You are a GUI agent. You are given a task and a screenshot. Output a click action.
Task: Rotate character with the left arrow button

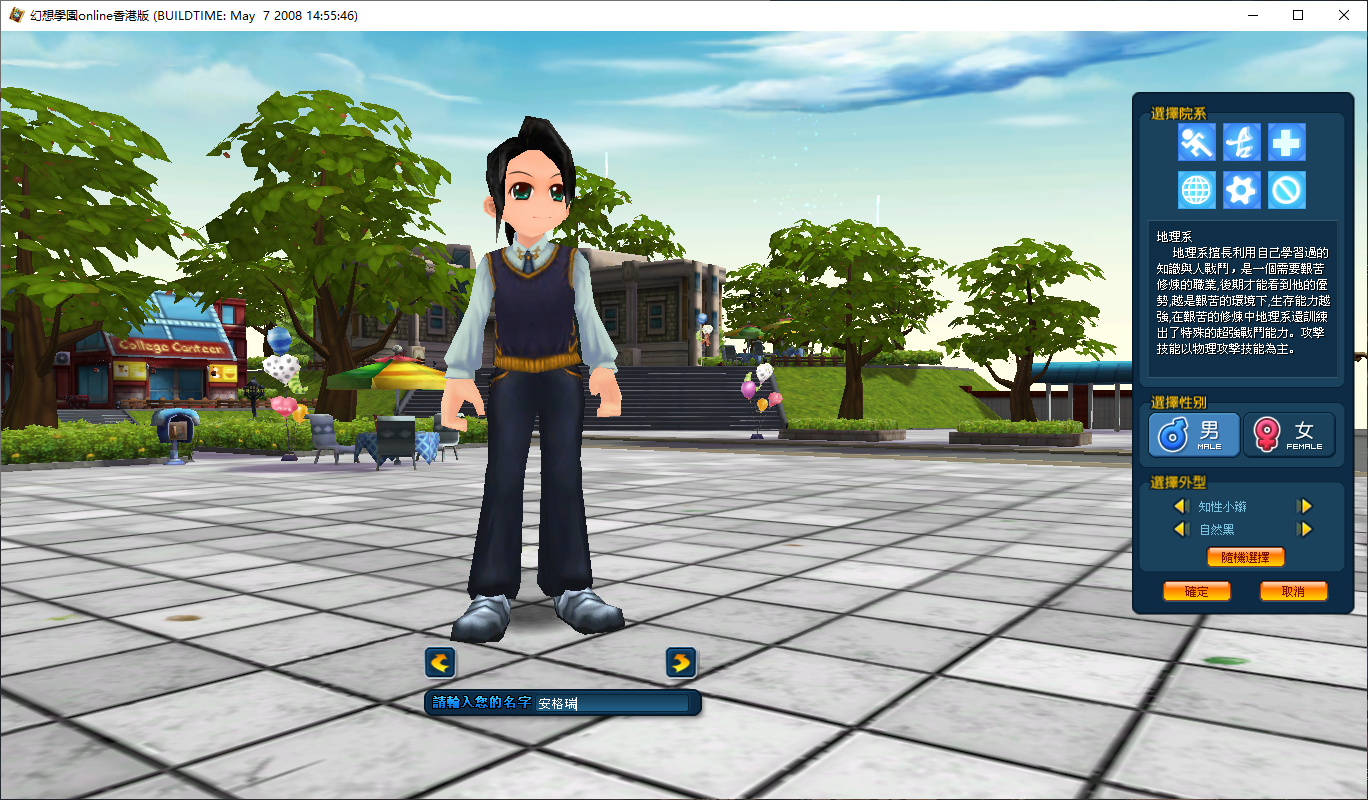[x=440, y=662]
